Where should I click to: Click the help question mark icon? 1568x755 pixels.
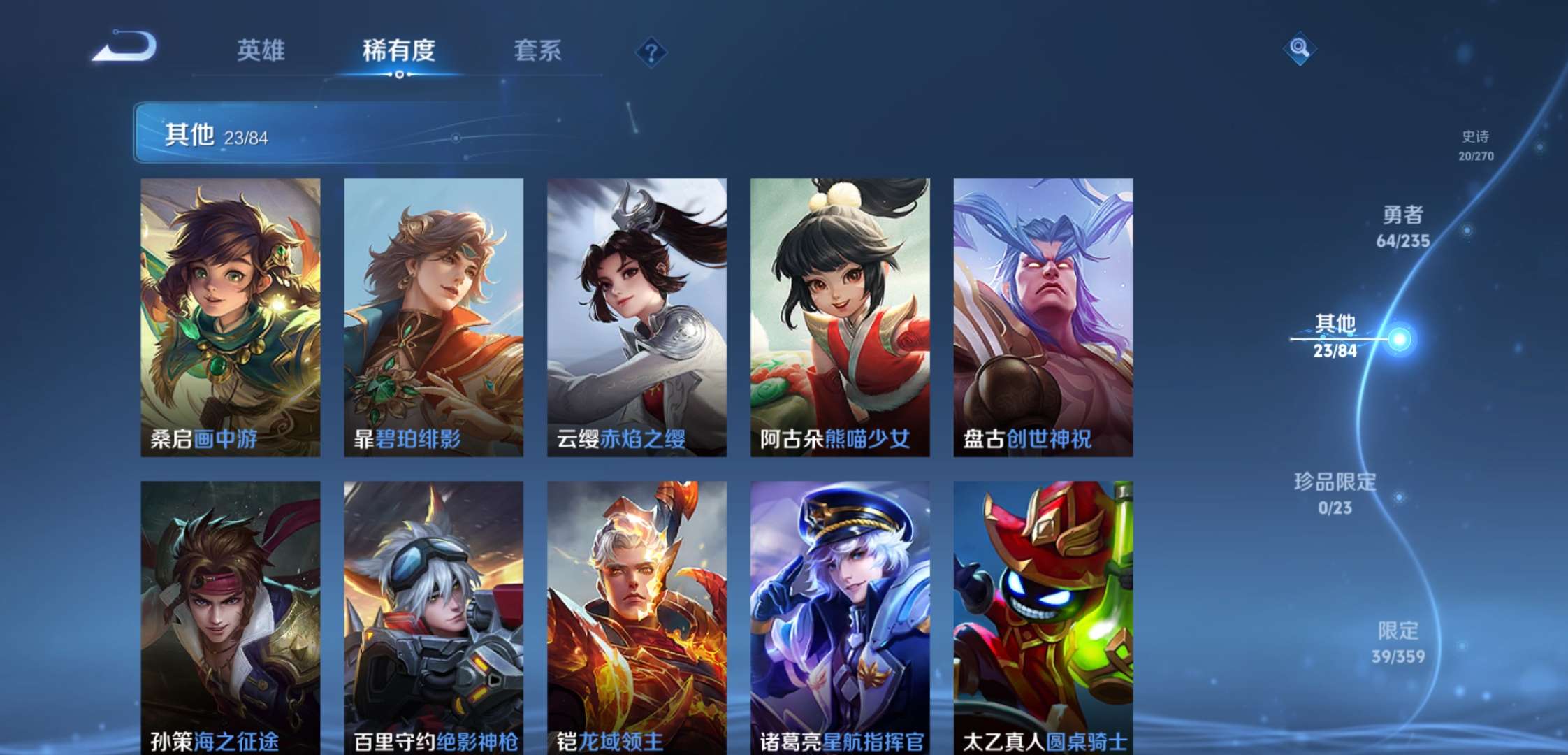click(650, 51)
